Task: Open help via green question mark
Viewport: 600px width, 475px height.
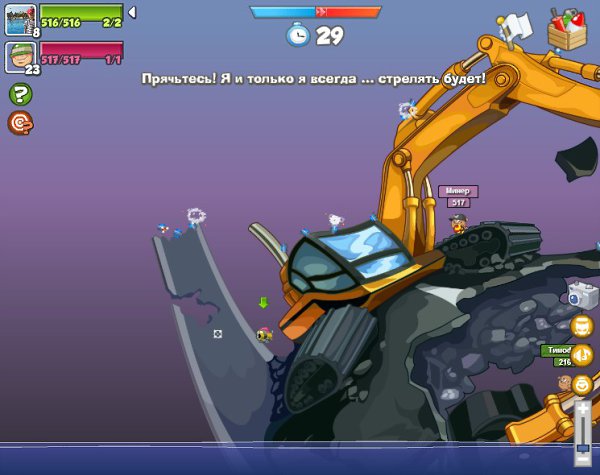Action: tap(19, 94)
